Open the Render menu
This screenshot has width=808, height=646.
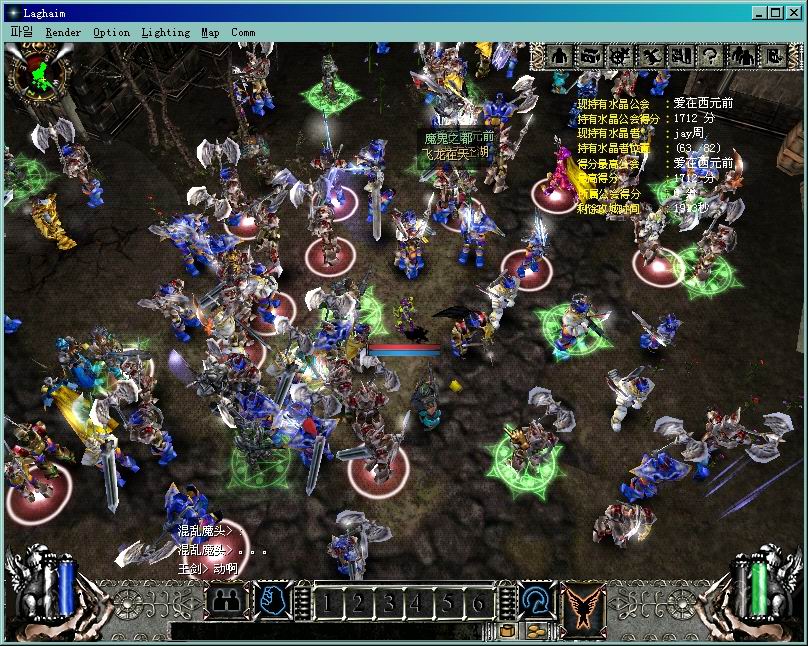click(x=63, y=32)
